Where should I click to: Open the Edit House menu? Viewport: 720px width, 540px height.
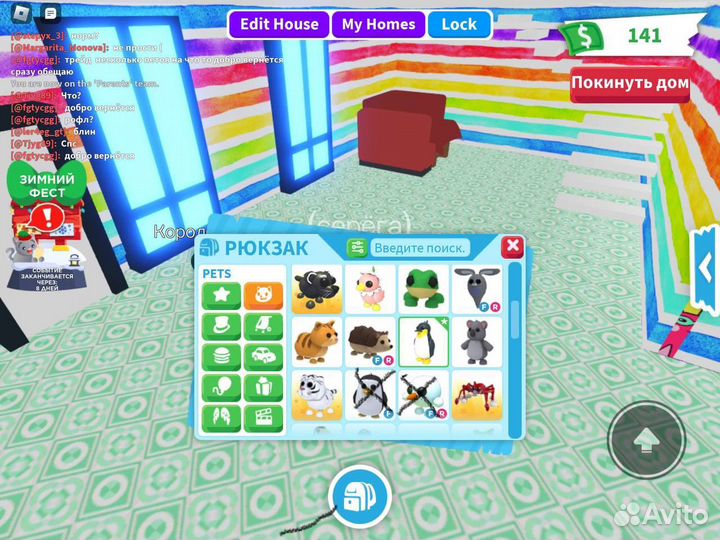tap(279, 25)
